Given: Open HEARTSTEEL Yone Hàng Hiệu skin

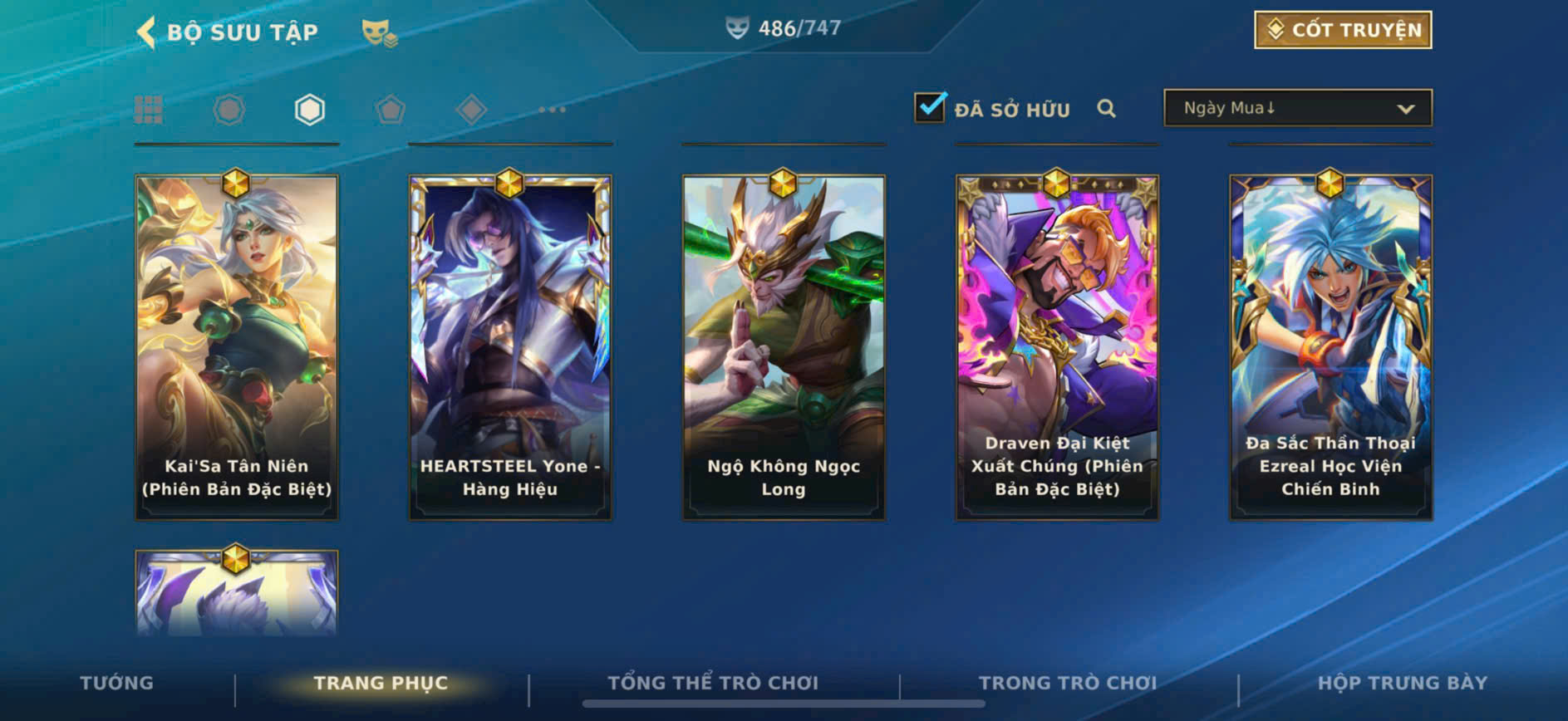Looking at the screenshot, I should pos(510,347).
